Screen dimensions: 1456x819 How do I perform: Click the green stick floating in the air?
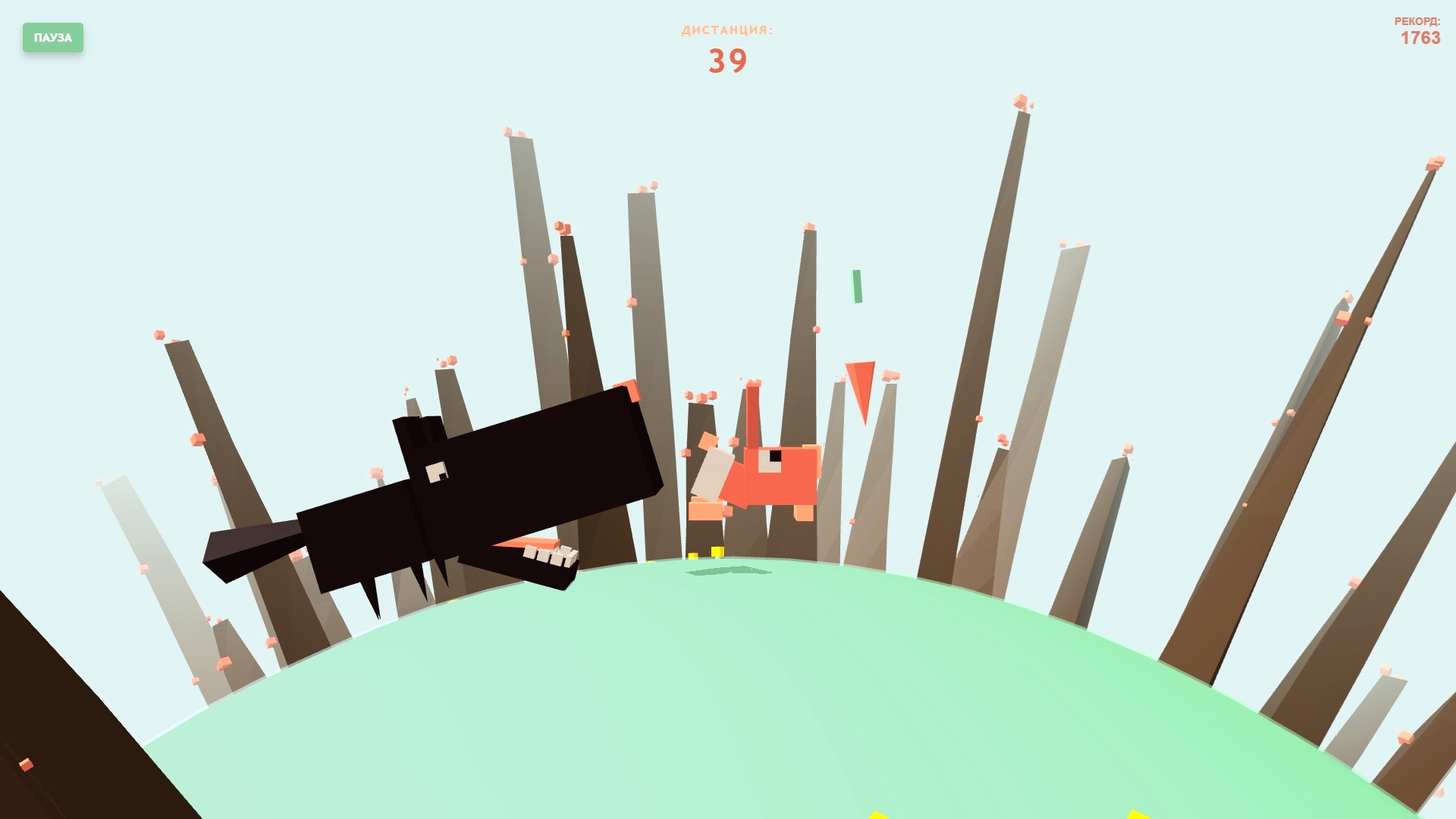click(x=857, y=285)
